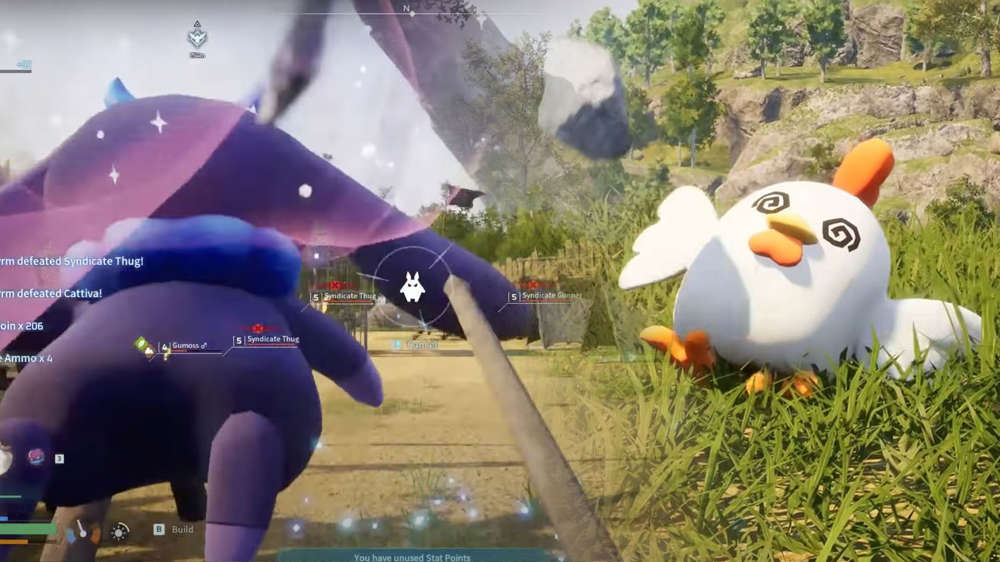Open the day-night clock dial
Screen dimensions: 1000x562
(x=120, y=531)
